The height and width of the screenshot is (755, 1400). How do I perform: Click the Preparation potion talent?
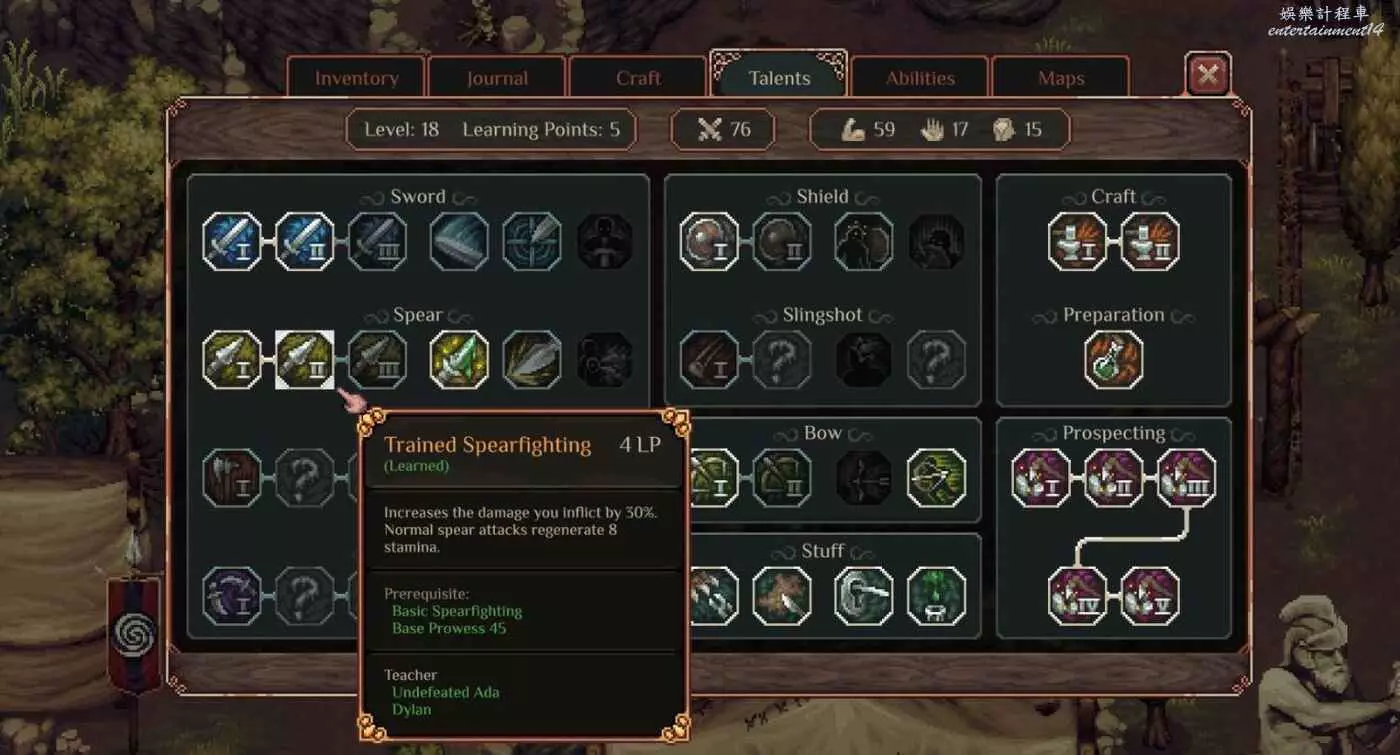[x=1114, y=360]
